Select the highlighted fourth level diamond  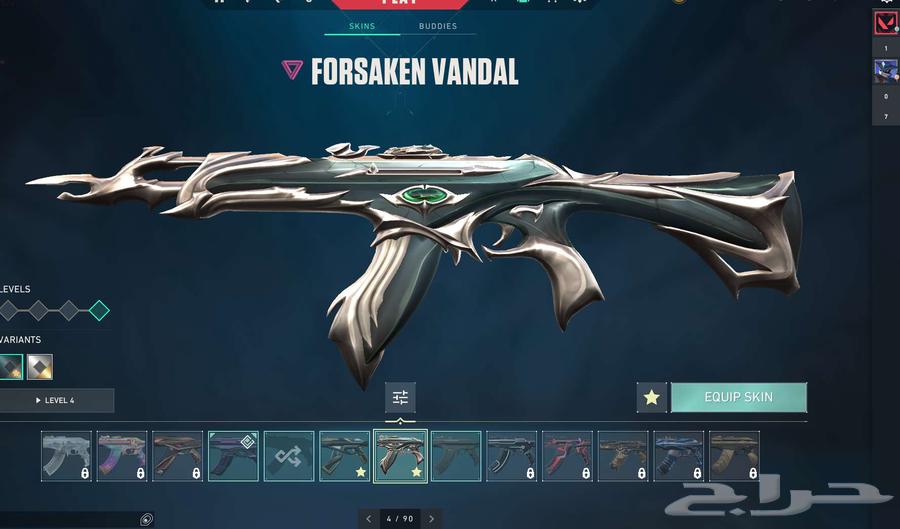pyautogui.click(x=99, y=310)
